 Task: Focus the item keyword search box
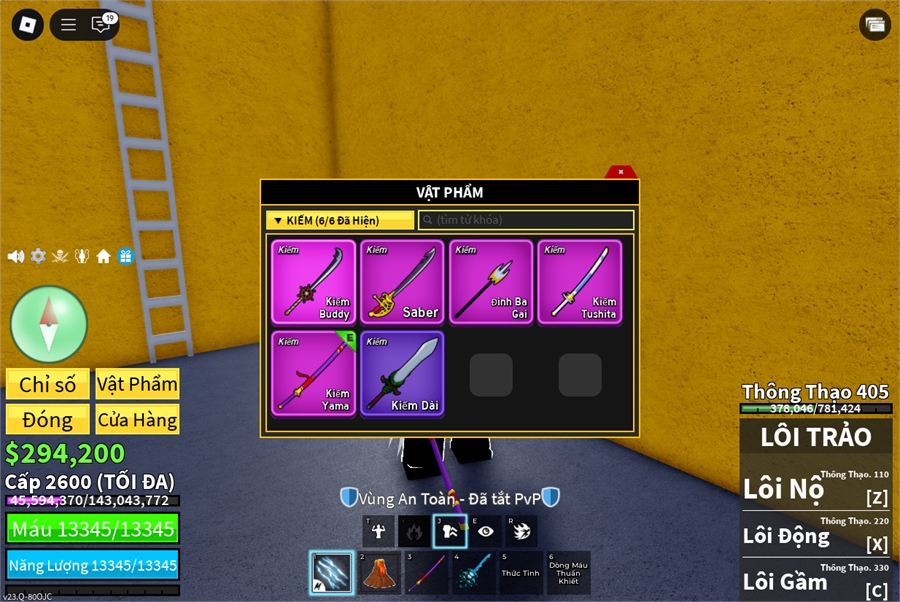point(526,220)
